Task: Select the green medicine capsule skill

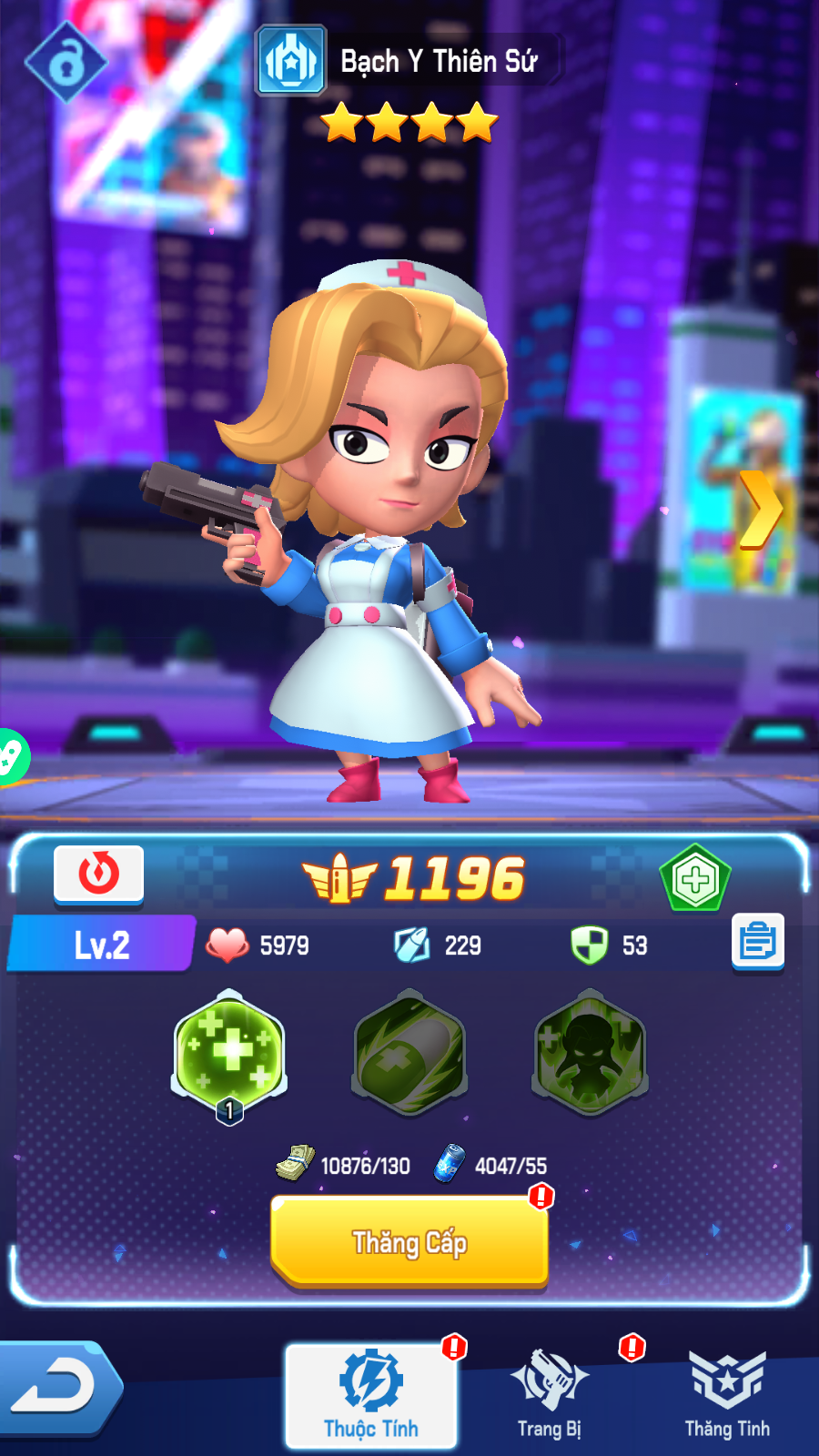Action: coord(409,1054)
